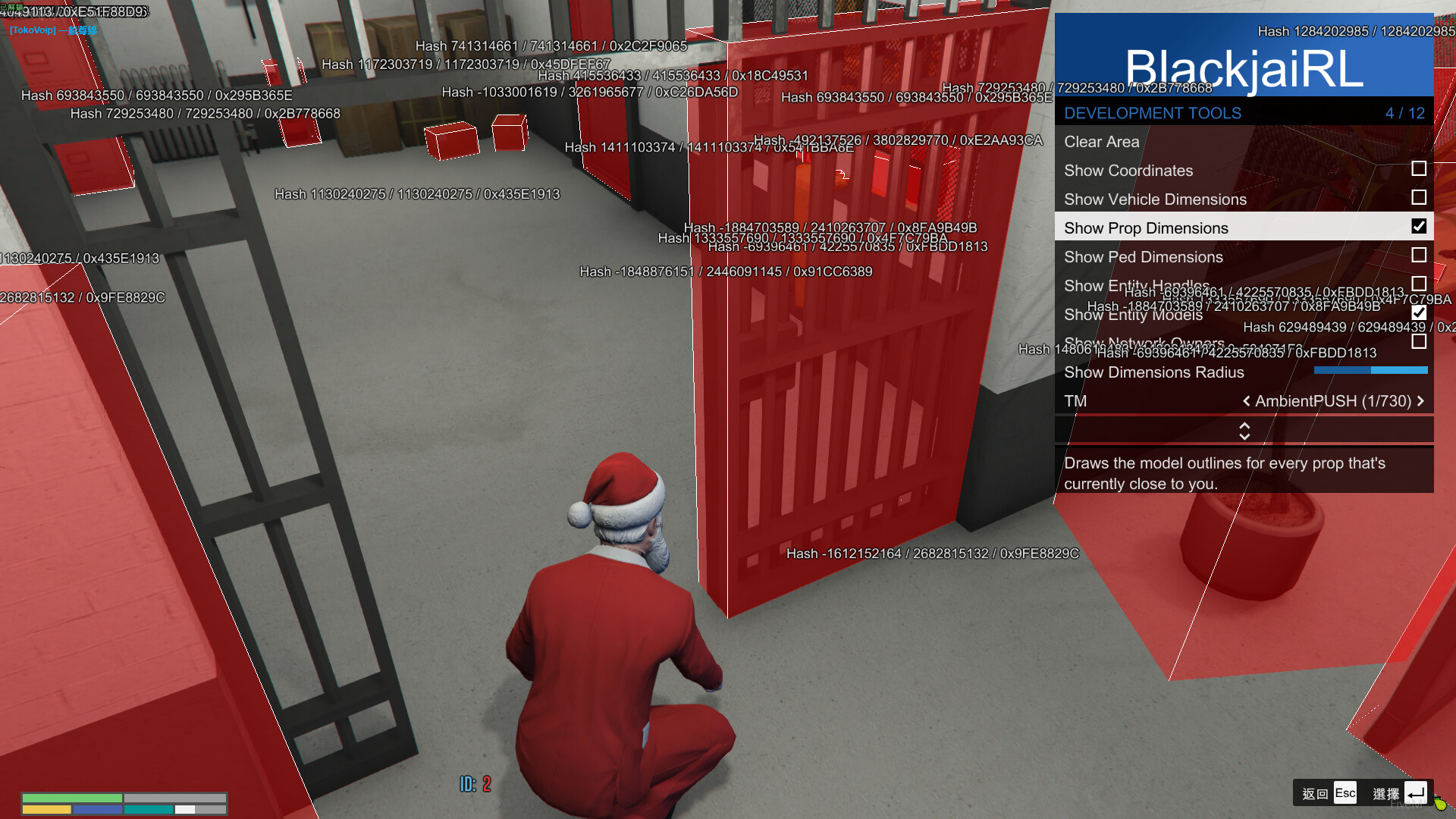
Task: Enable Show Vehicle Dimensions
Action: pyautogui.click(x=1417, y=198)
